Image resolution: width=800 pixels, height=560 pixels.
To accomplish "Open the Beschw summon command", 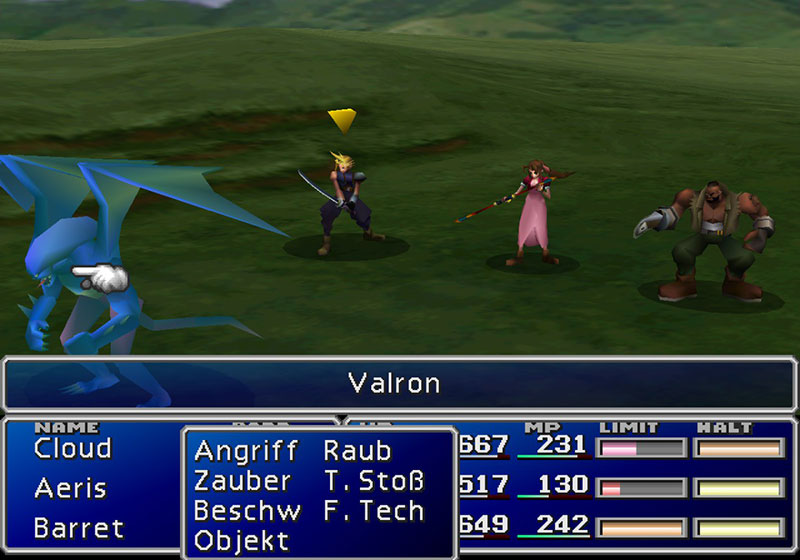I will [x=247, y=511].
